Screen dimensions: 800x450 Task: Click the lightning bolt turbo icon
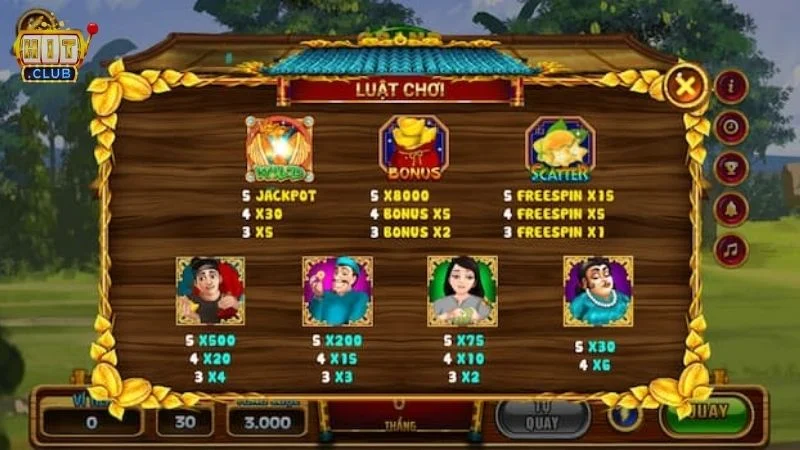pyautogui.click(x=625, y=413)
